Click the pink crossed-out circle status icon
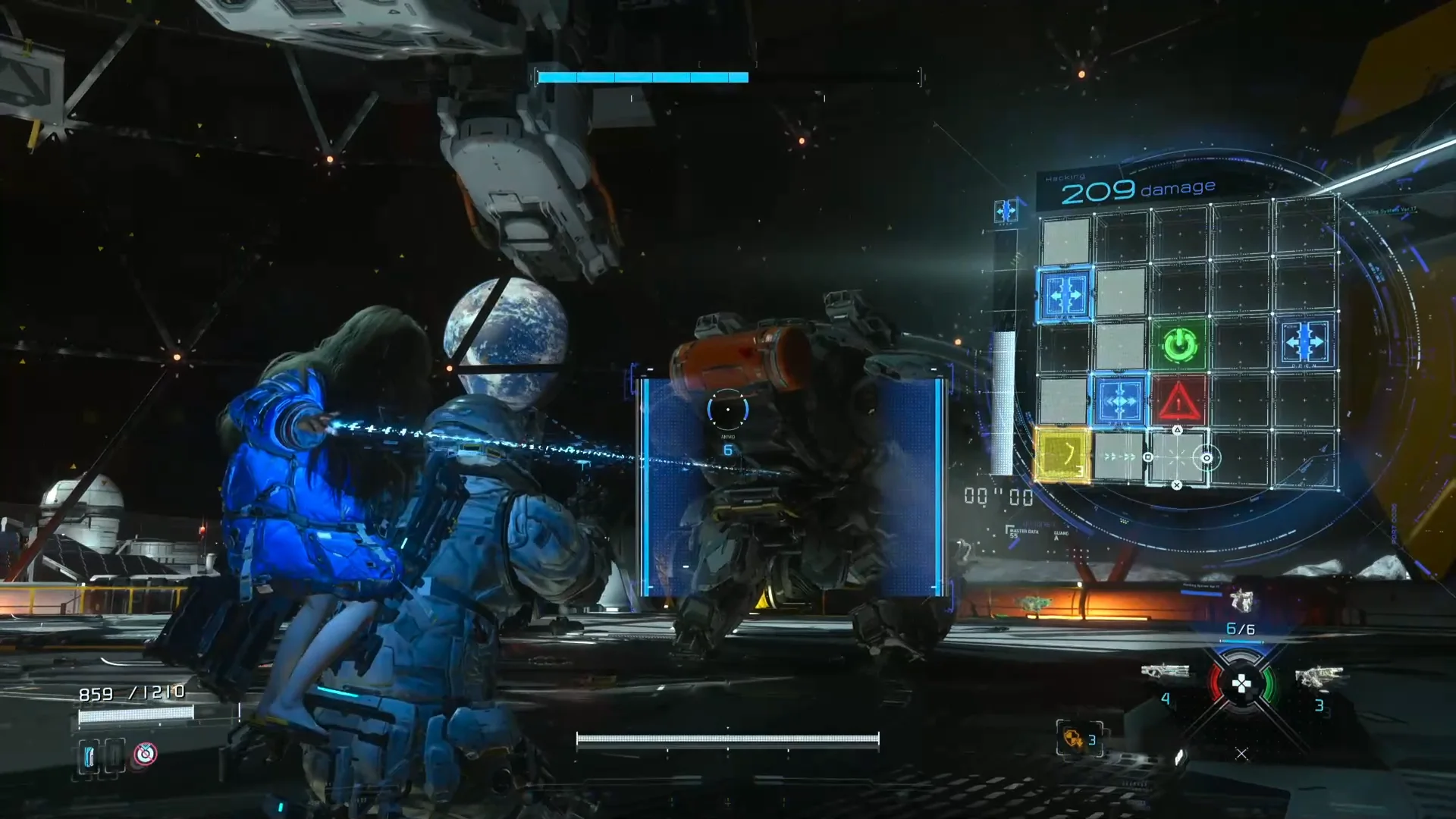The image size is (1456, 819). (x=145, y=754)
